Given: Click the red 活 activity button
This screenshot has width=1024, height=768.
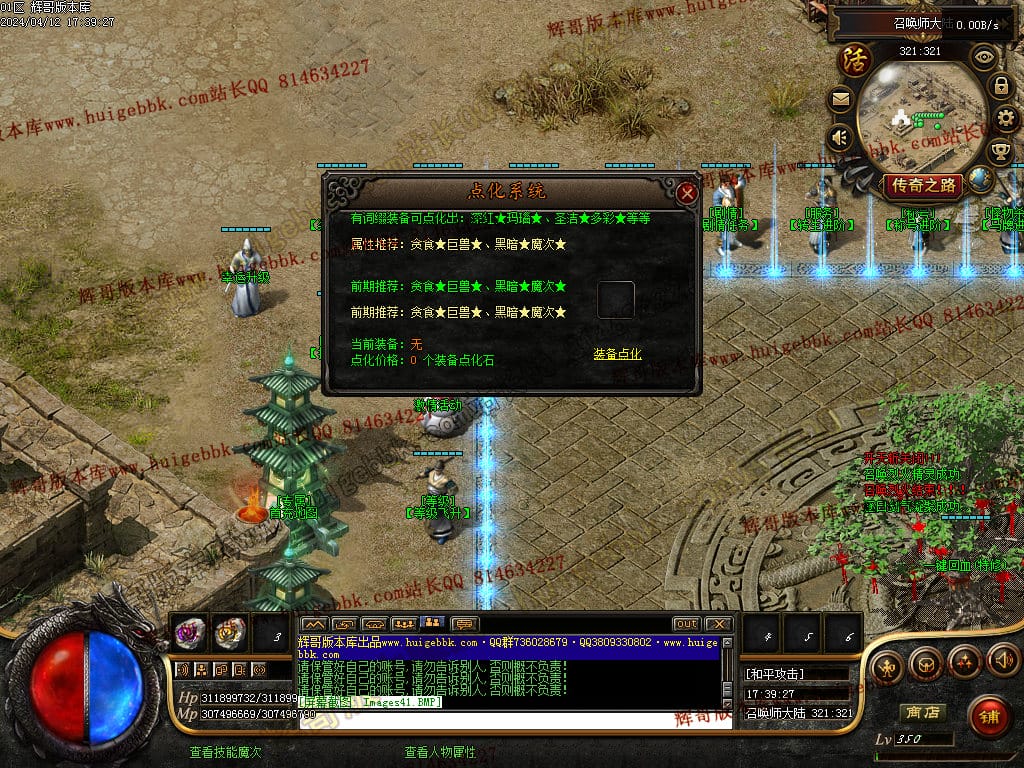Looking at the screenshot, I should pos(855,60).
